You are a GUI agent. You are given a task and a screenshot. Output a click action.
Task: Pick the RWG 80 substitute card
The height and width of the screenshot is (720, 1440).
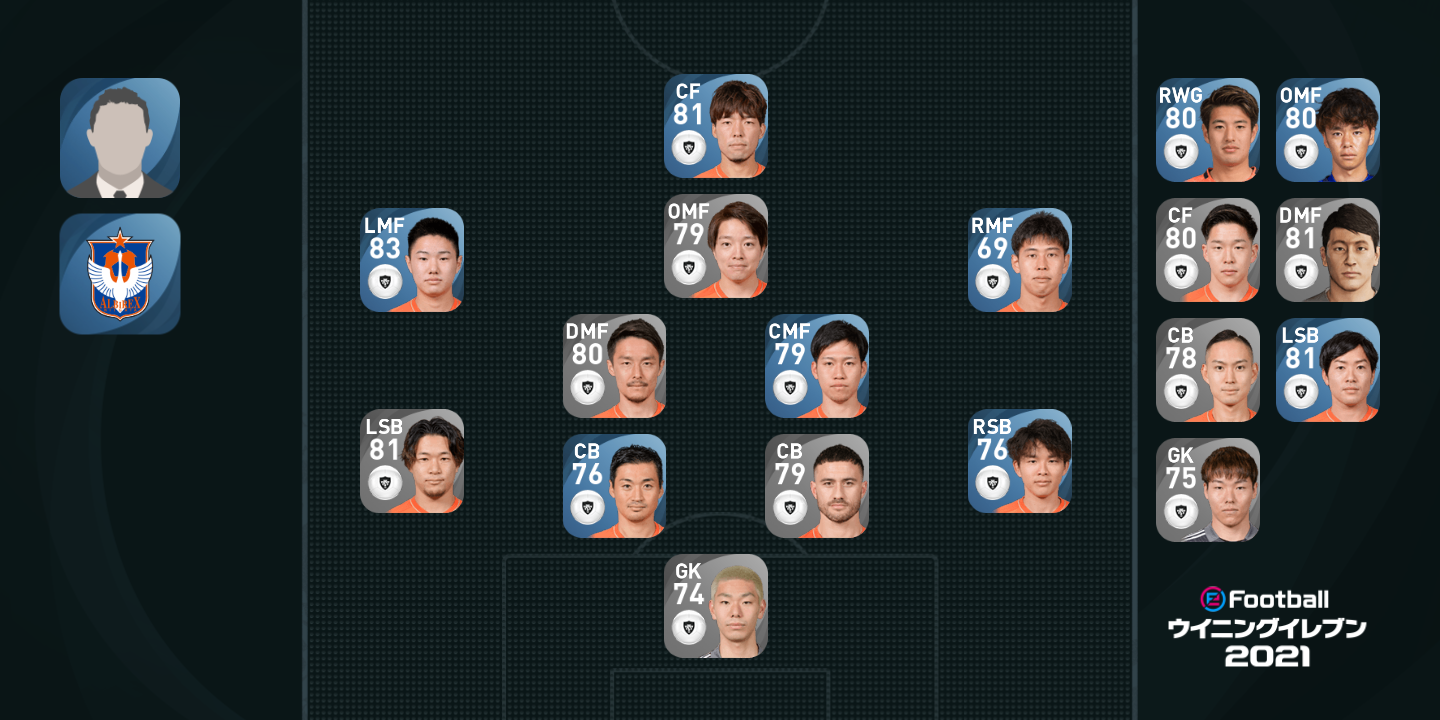1208,130
